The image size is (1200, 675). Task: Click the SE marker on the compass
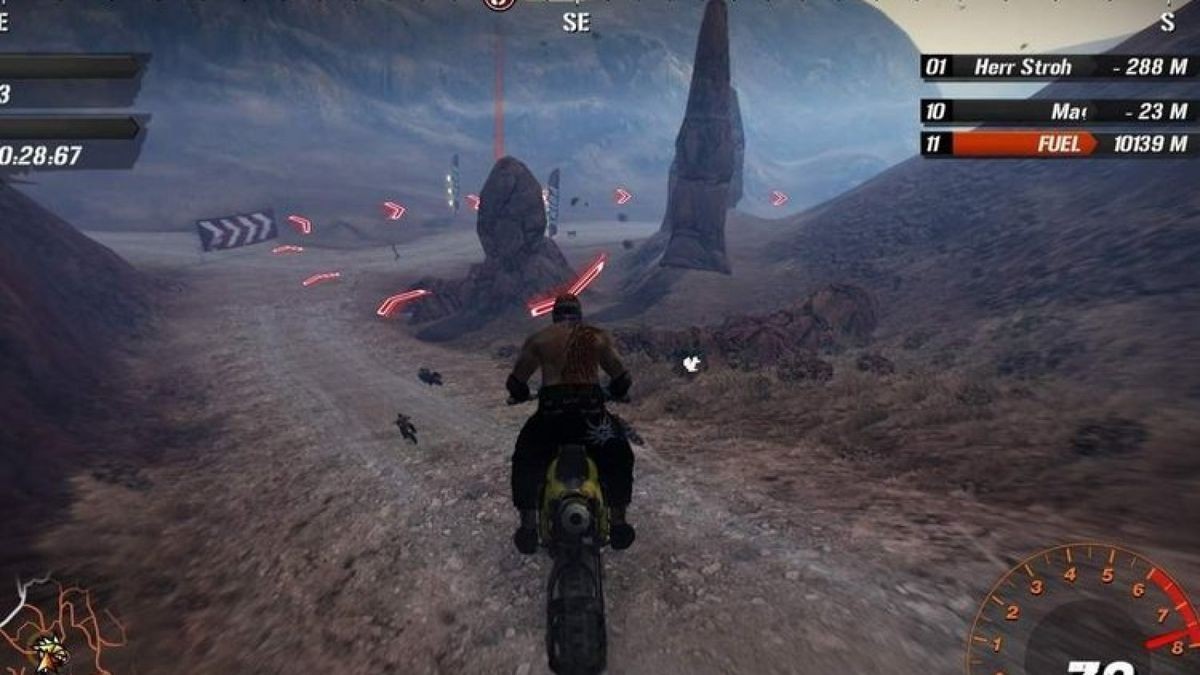[x=576, y=22]
